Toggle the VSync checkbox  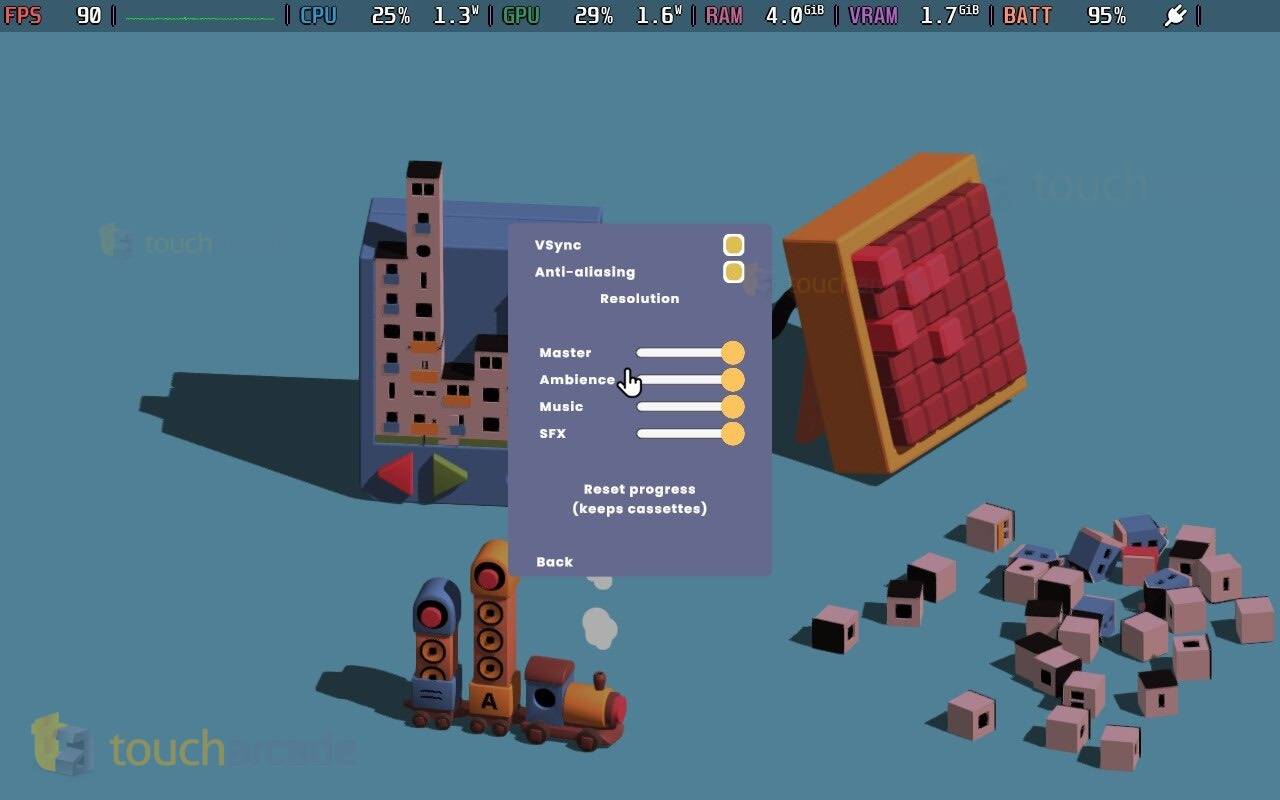tap(733, 245)
